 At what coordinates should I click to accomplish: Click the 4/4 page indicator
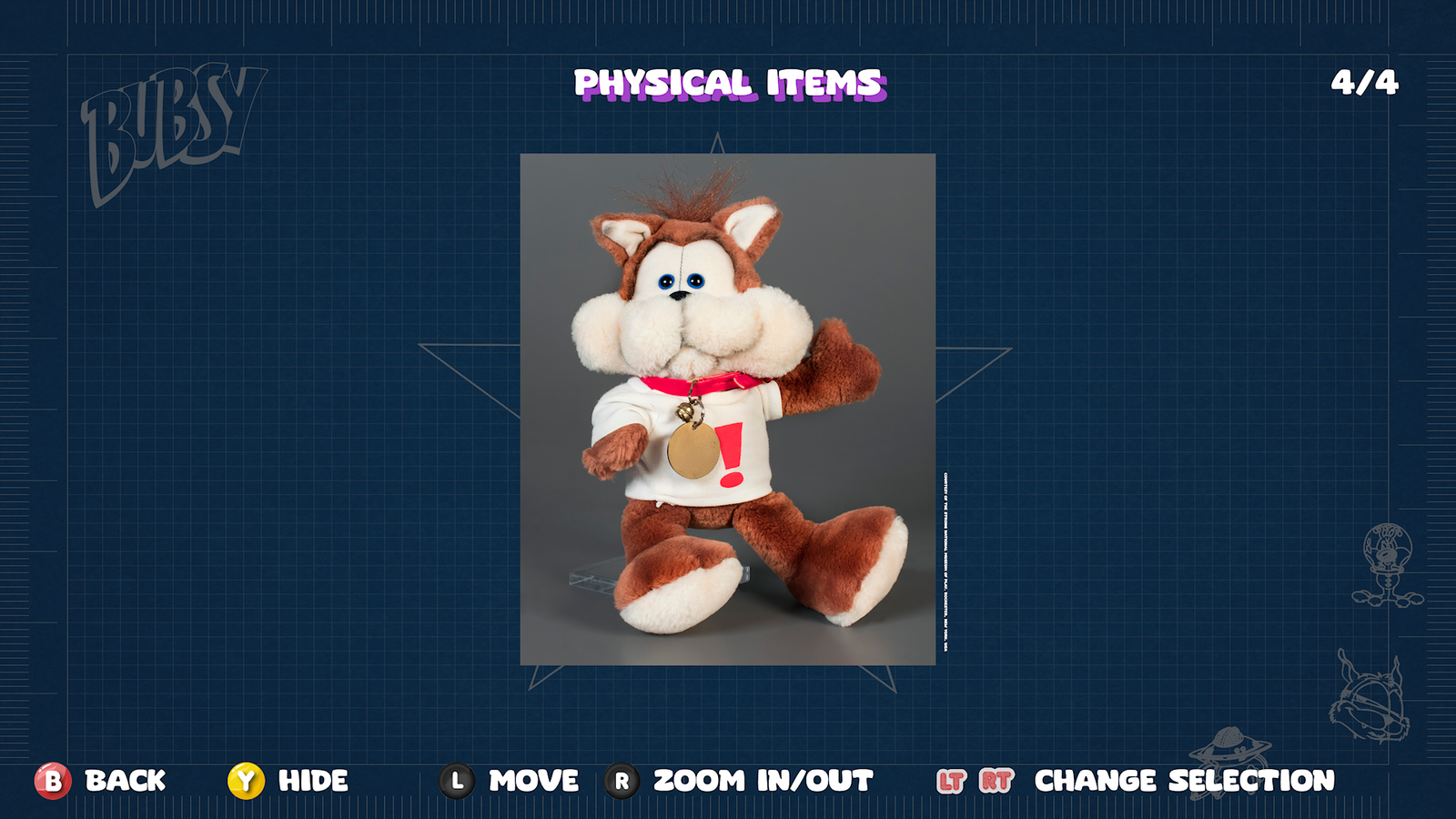click(1366, 82)
